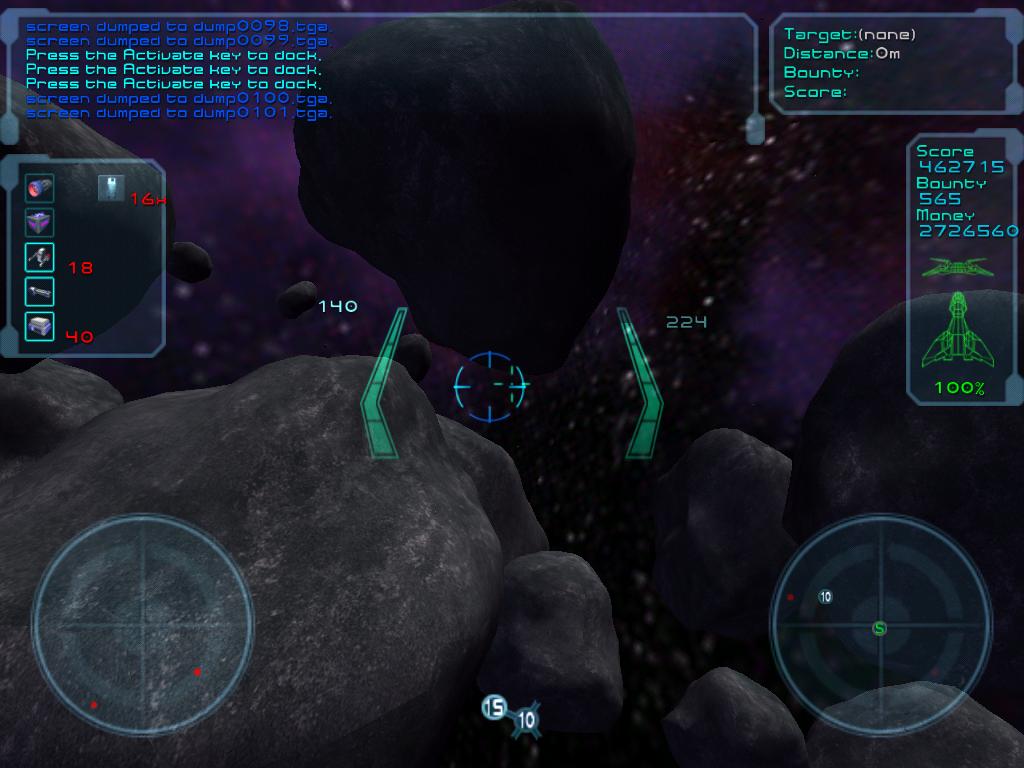Choose the turret launcher slot with 18 ammo
The image size is (1024, 768).
(40, 258)
